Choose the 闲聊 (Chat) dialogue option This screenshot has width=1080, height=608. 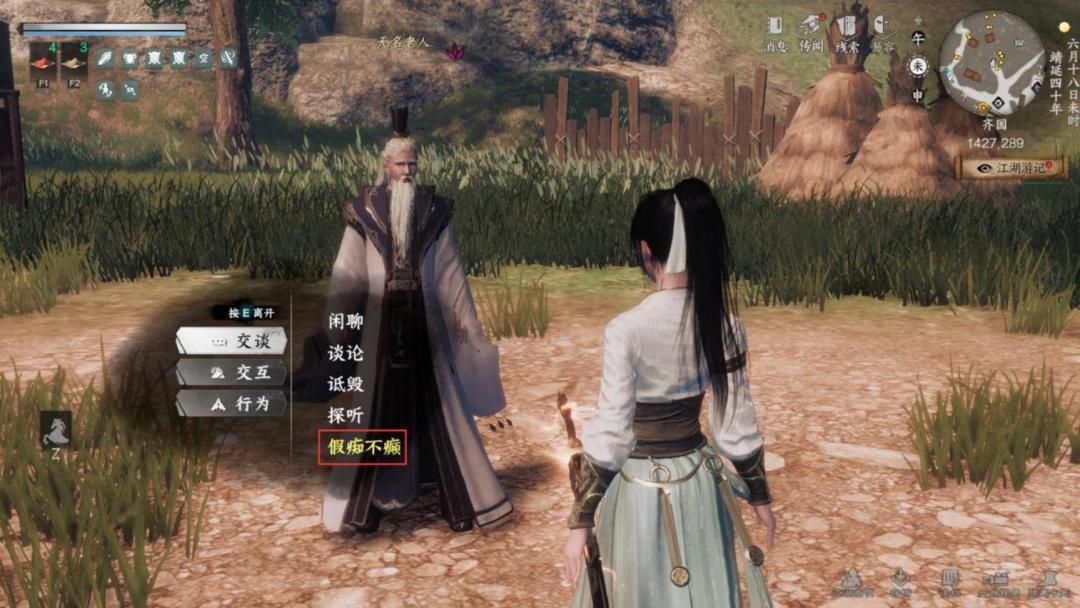[345, 322]
